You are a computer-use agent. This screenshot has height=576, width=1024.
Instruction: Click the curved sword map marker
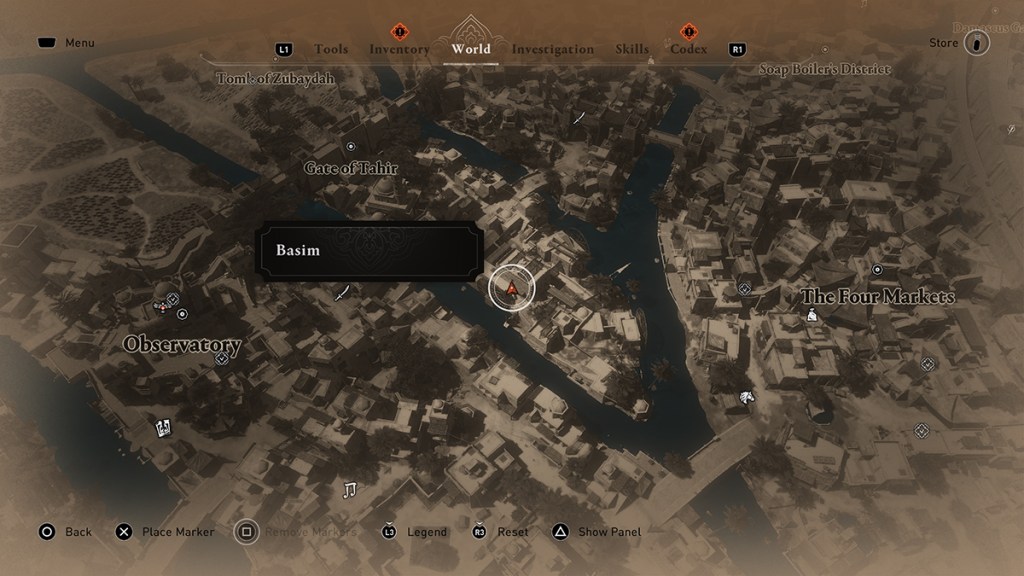pos(343,293)
